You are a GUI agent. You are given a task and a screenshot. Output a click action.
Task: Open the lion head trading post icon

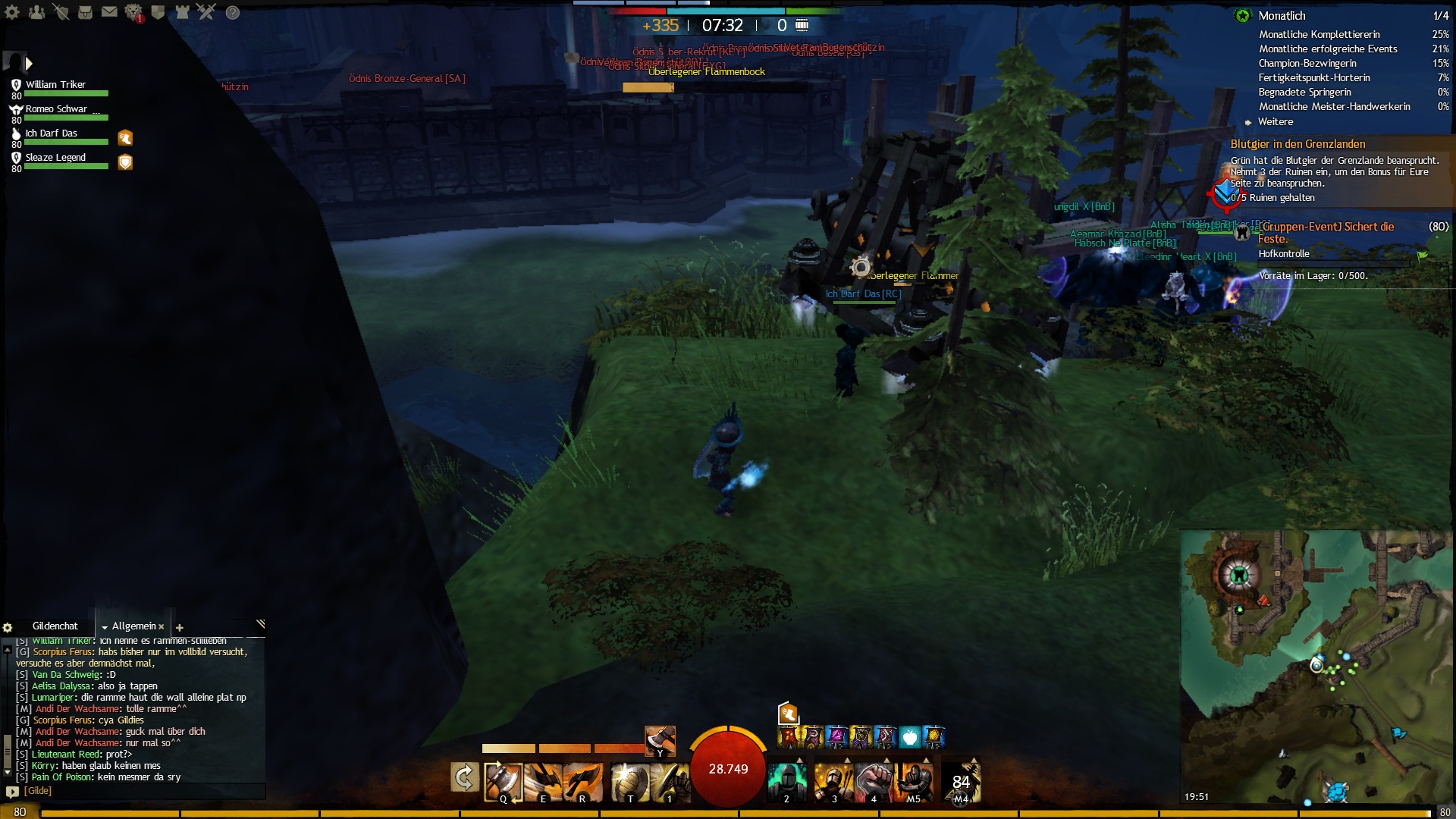[133, 12]
